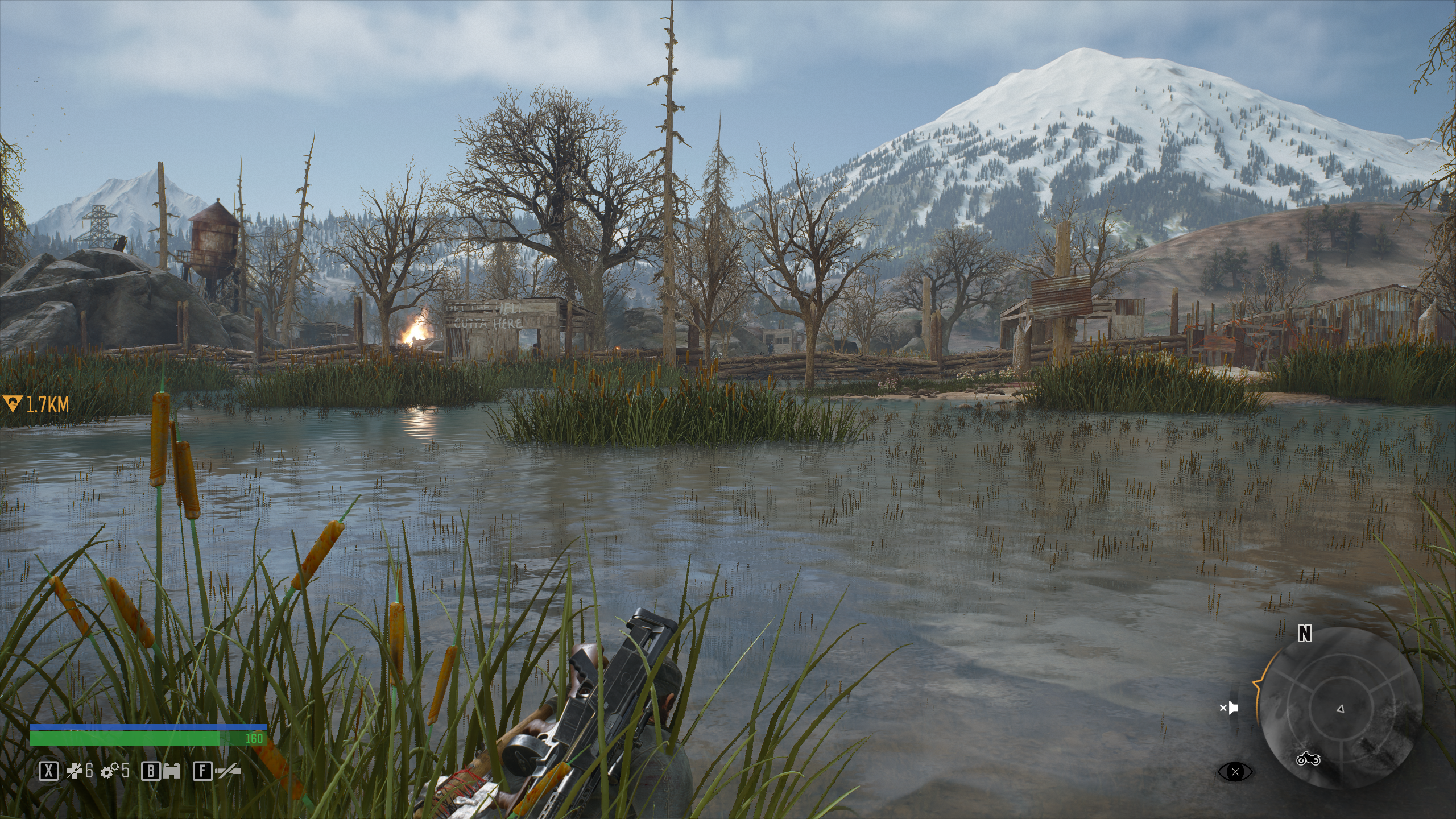Click the circular minimap
This screenshot has width=1456, height=819.
click(x=1339, y=708)
